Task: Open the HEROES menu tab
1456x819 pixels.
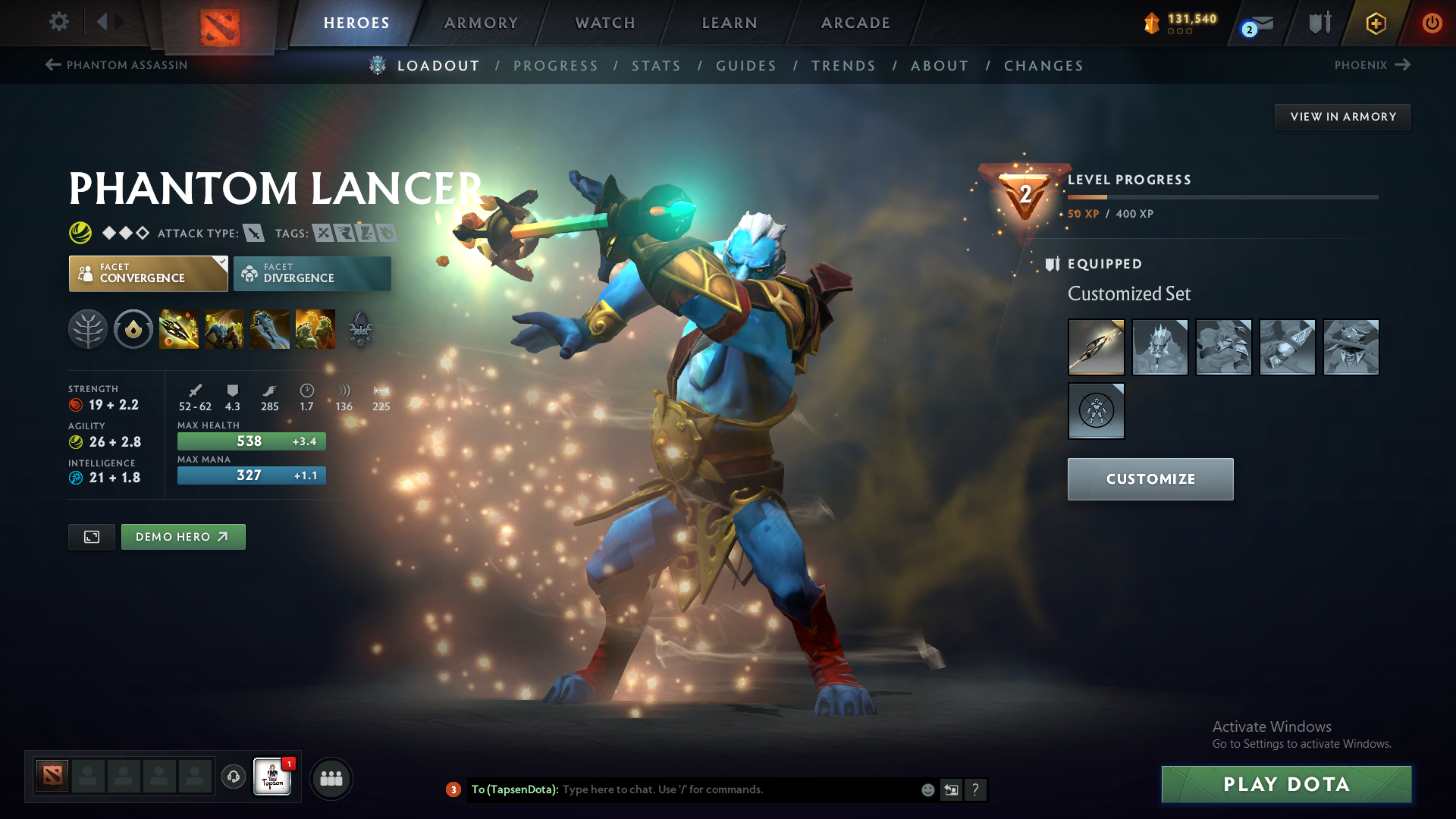Action: pos(356,23)
